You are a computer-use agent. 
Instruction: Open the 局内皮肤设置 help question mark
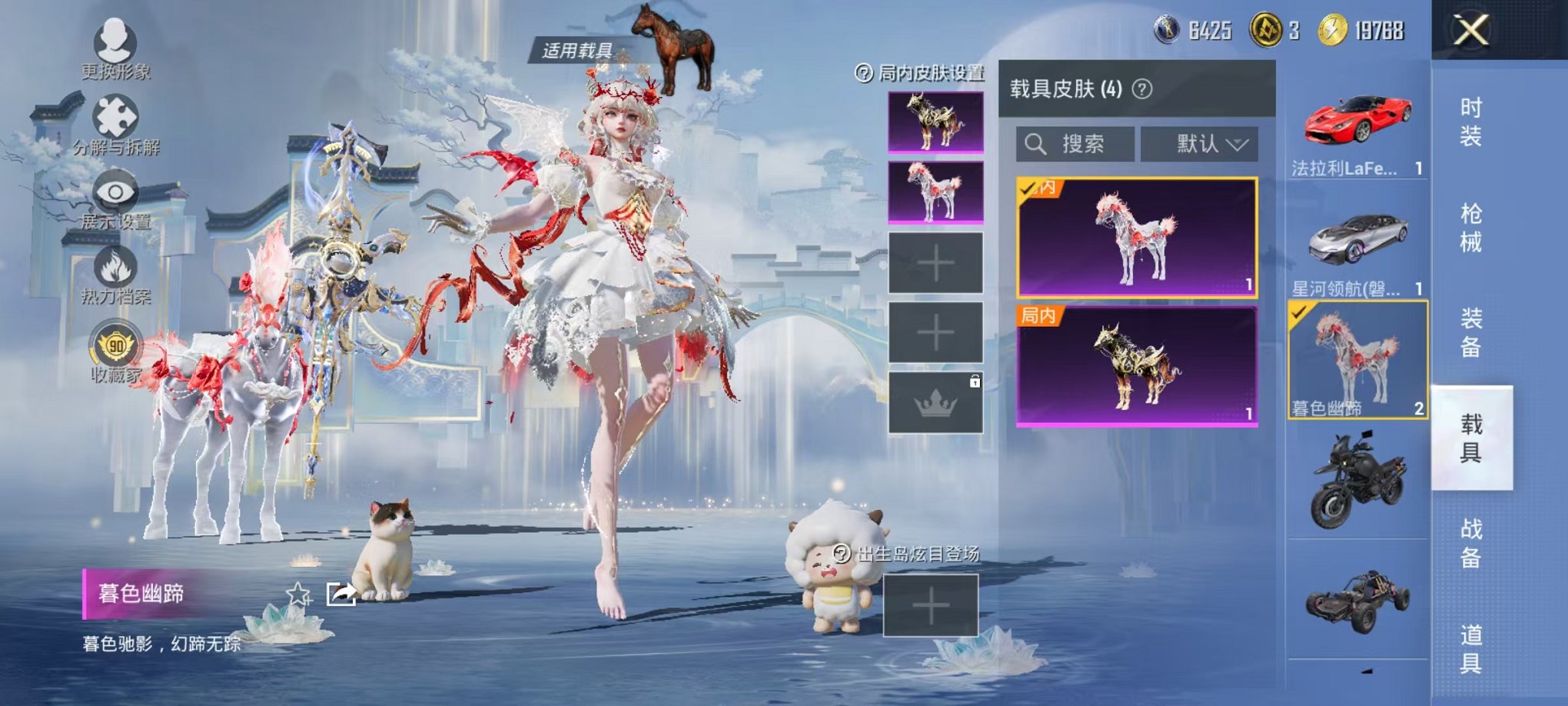[865, 75]
